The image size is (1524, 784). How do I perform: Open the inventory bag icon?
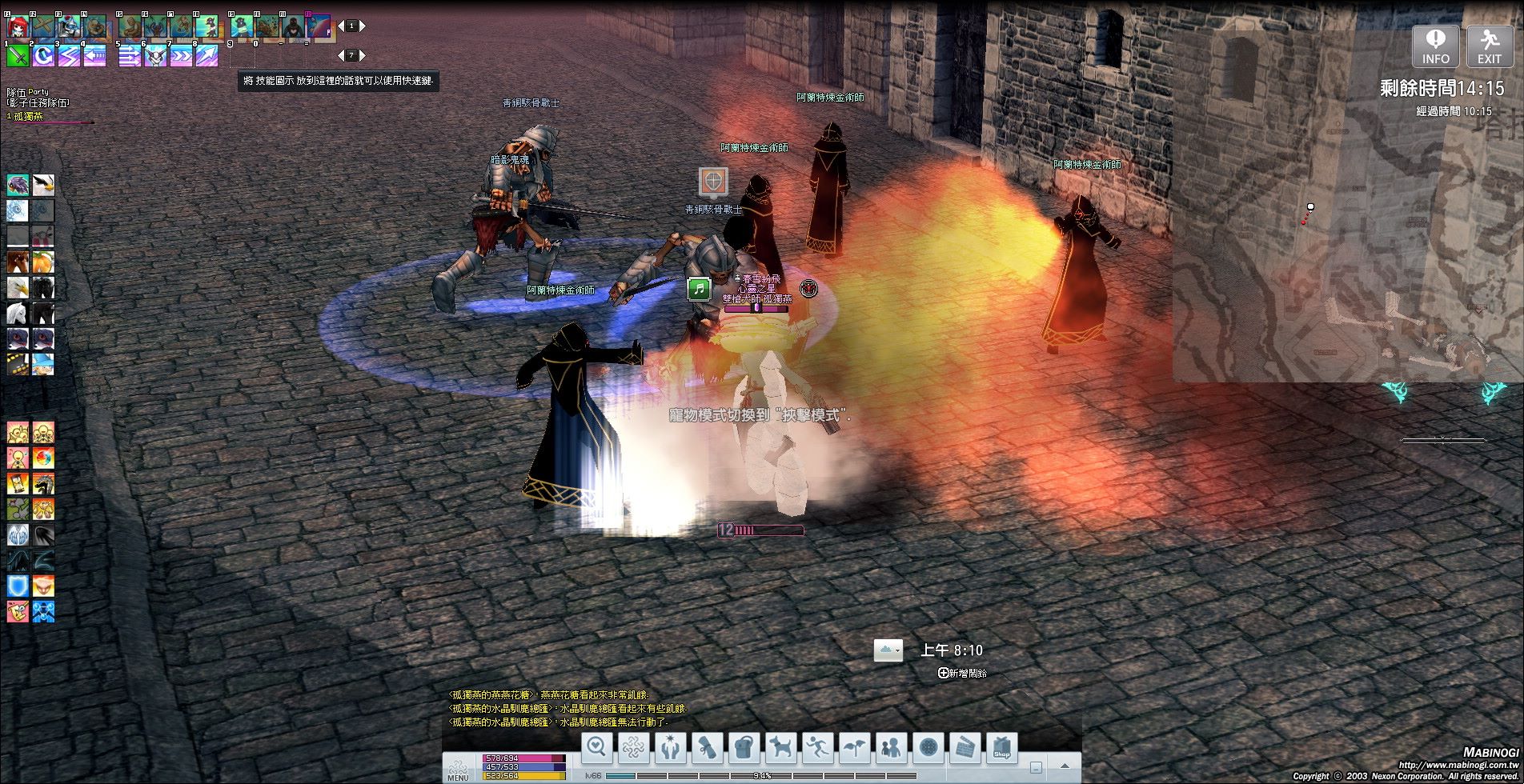tap(744, 747)
